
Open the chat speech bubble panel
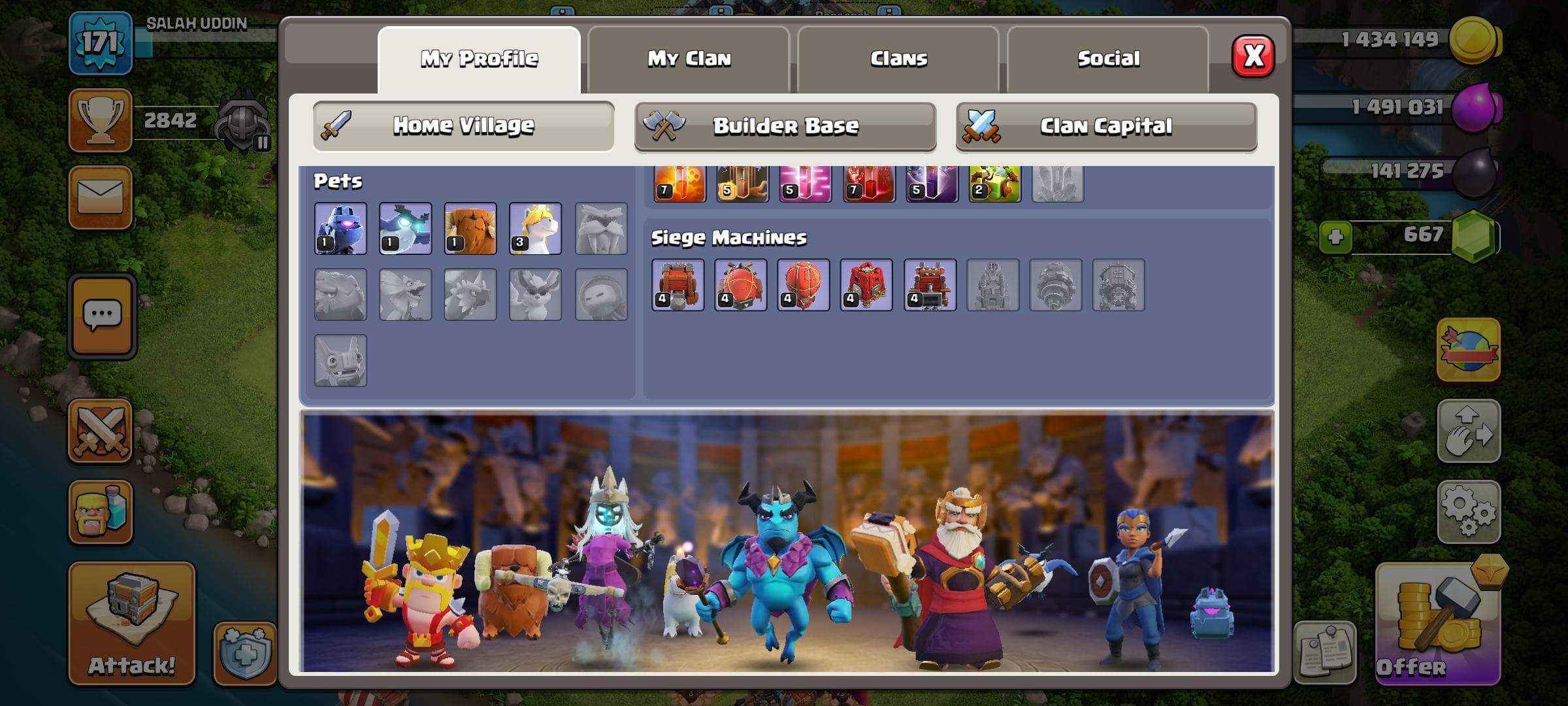coord(102,316)
